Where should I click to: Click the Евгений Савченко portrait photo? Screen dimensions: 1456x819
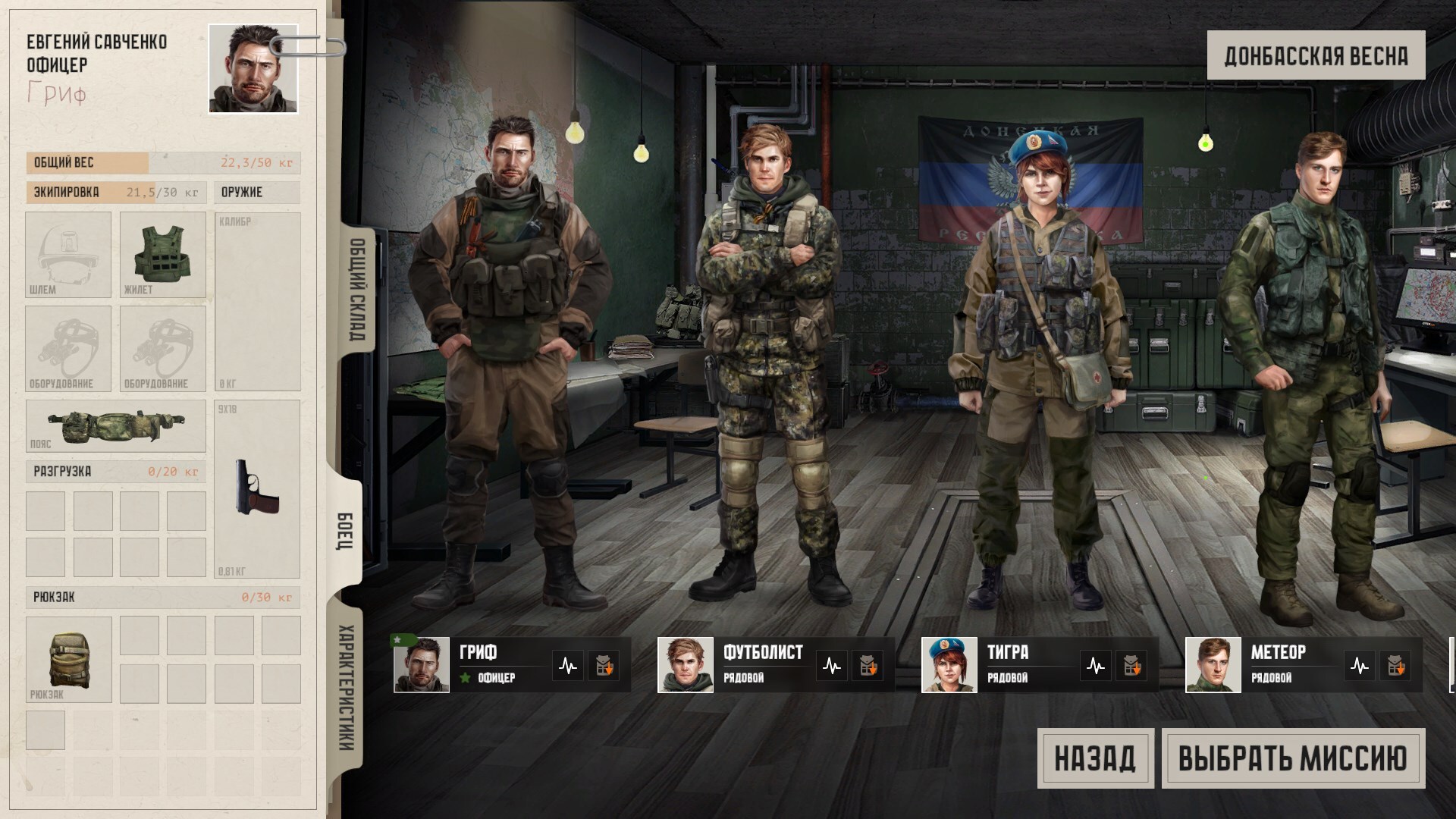253,69
